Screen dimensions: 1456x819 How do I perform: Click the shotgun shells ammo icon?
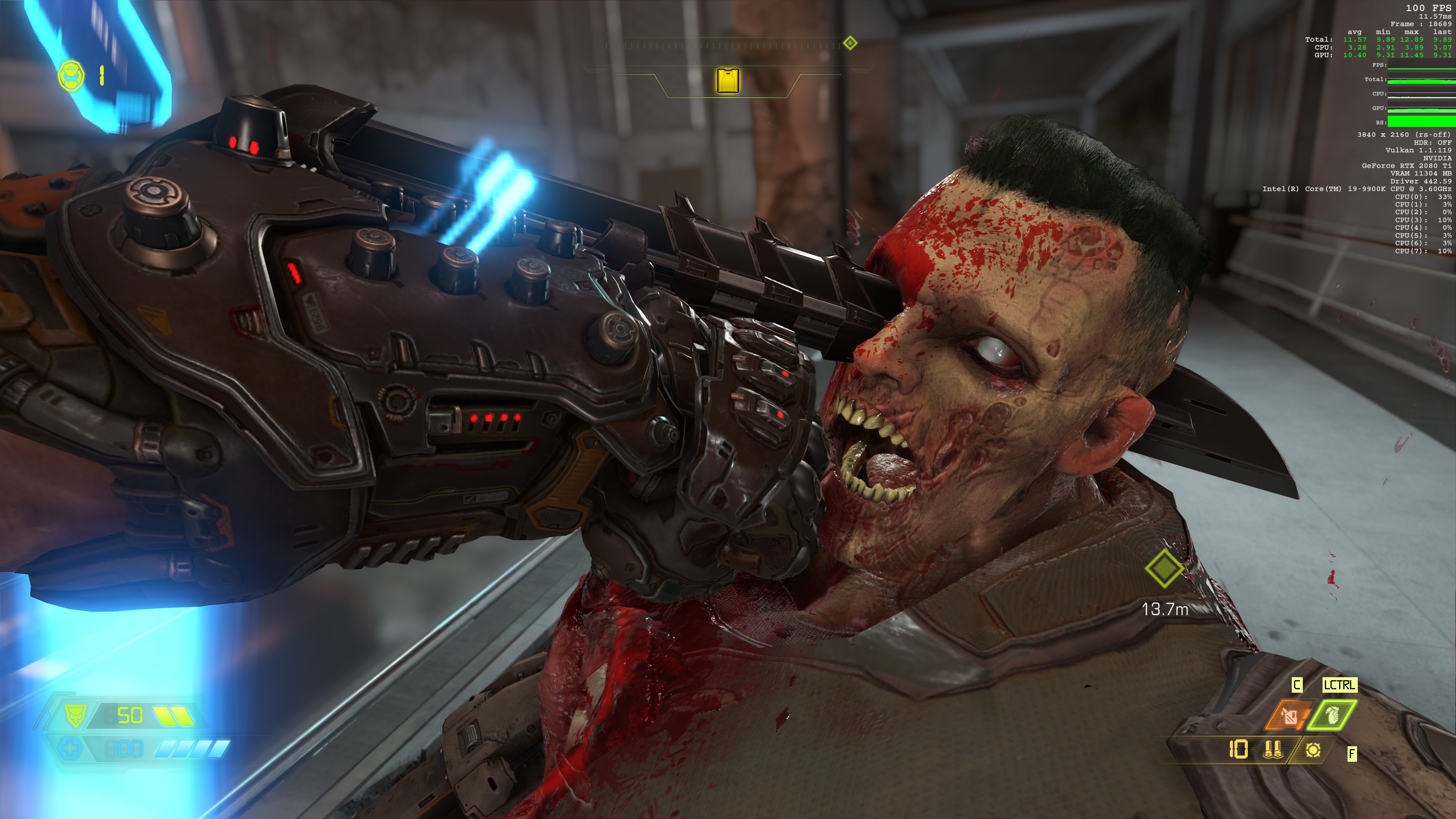tap(1272, 750)
